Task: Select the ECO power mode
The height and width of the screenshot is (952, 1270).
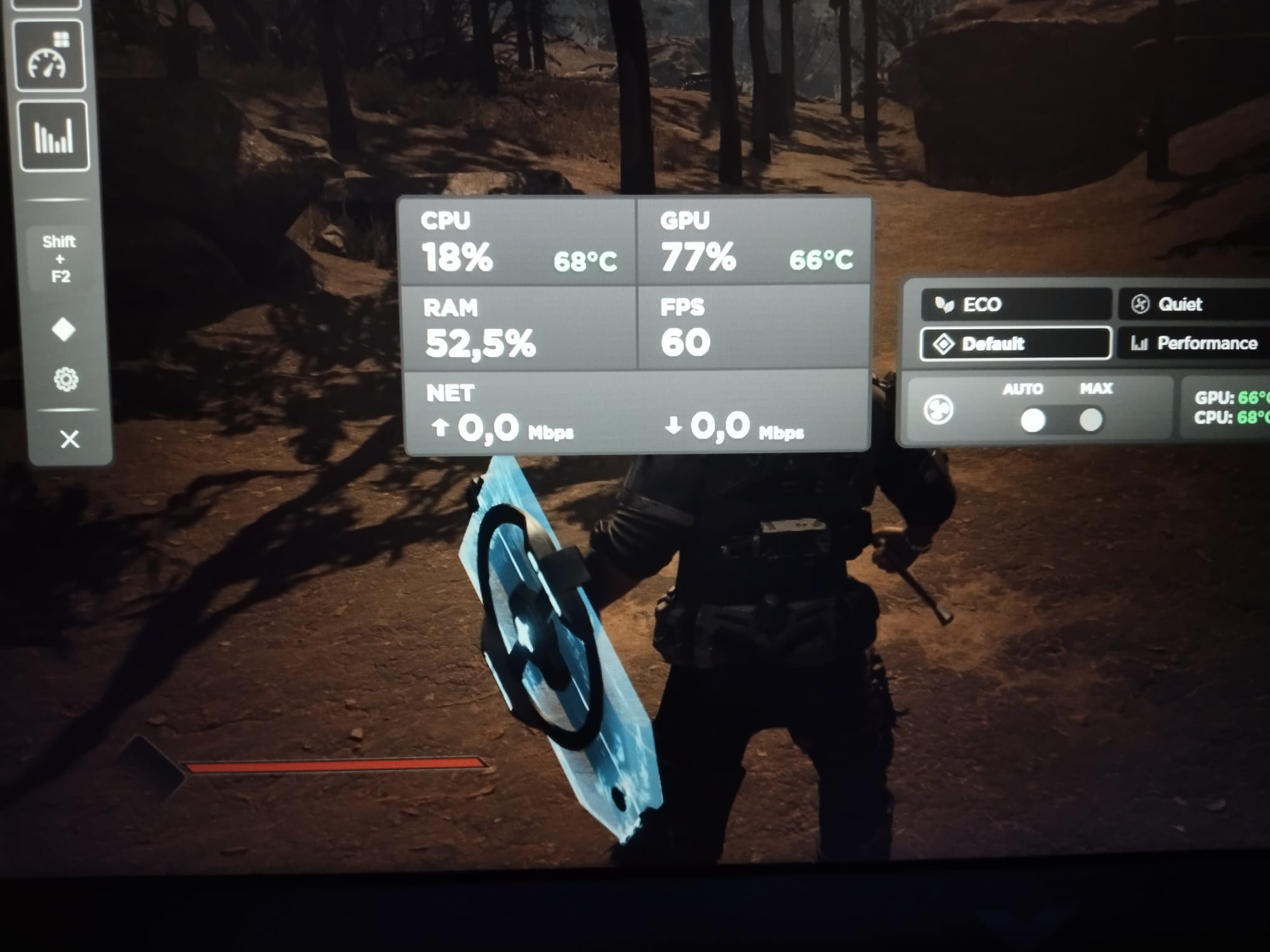Action: [1015, 304]
